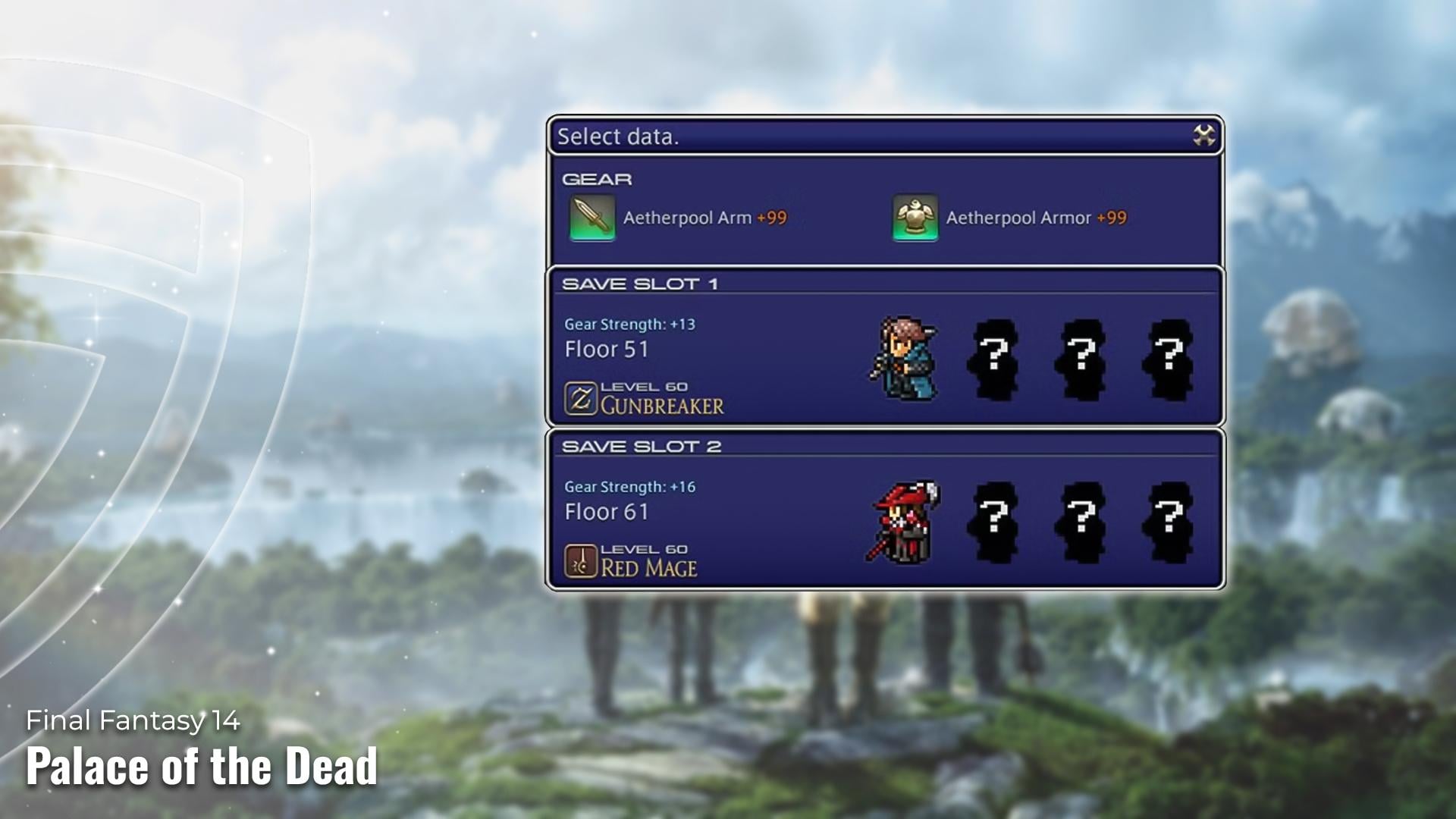Click the Floor 61 save entry
The height and width of the screenshot is (819, 1456).
tap(607, 513)
